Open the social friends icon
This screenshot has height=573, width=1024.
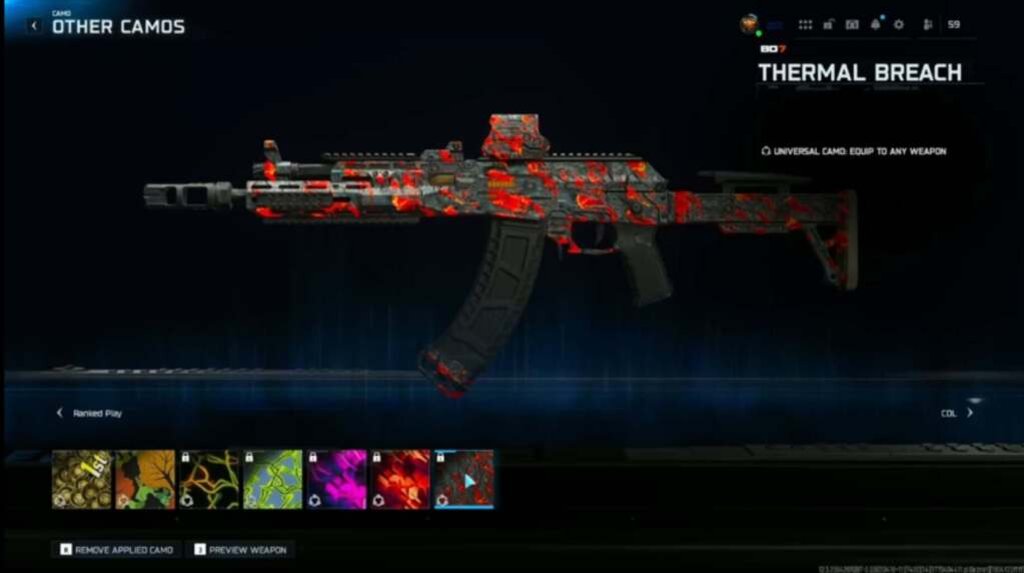(927, 24)
